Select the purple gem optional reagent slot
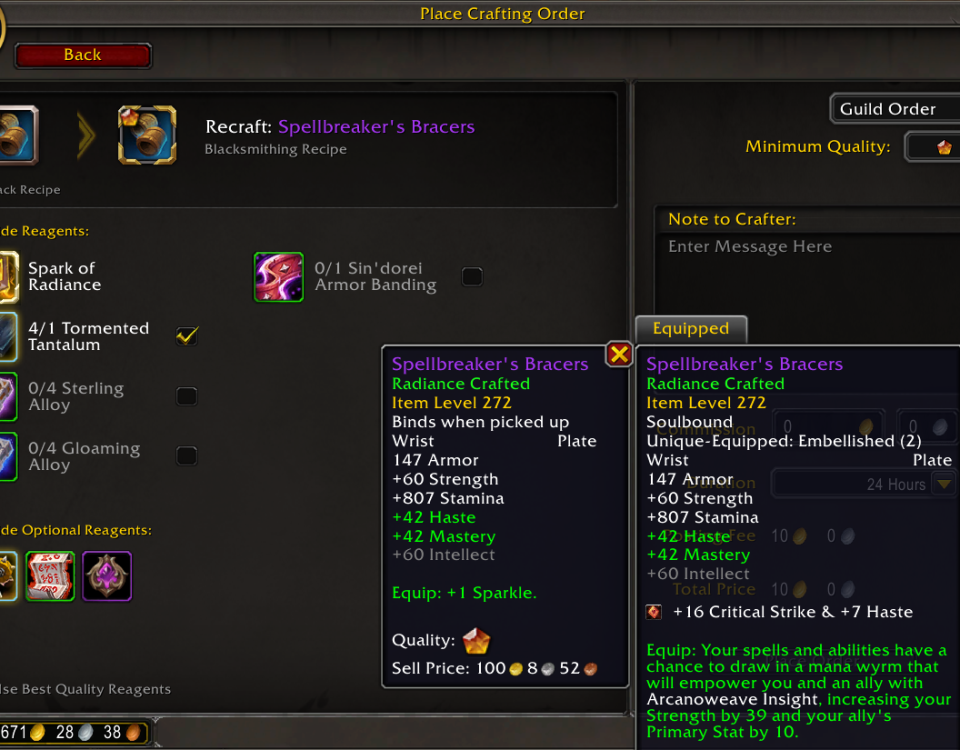 click(x=107, y=576)
